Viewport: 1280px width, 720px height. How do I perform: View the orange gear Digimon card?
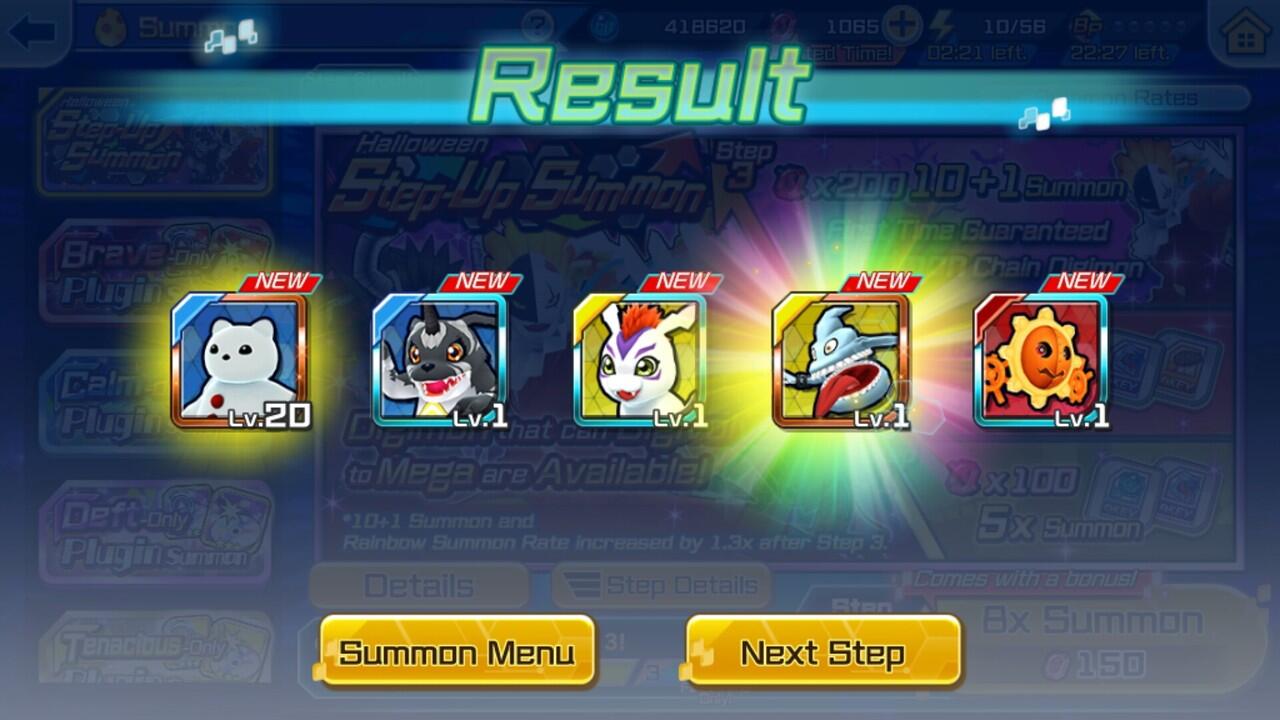pos(1041,360)
